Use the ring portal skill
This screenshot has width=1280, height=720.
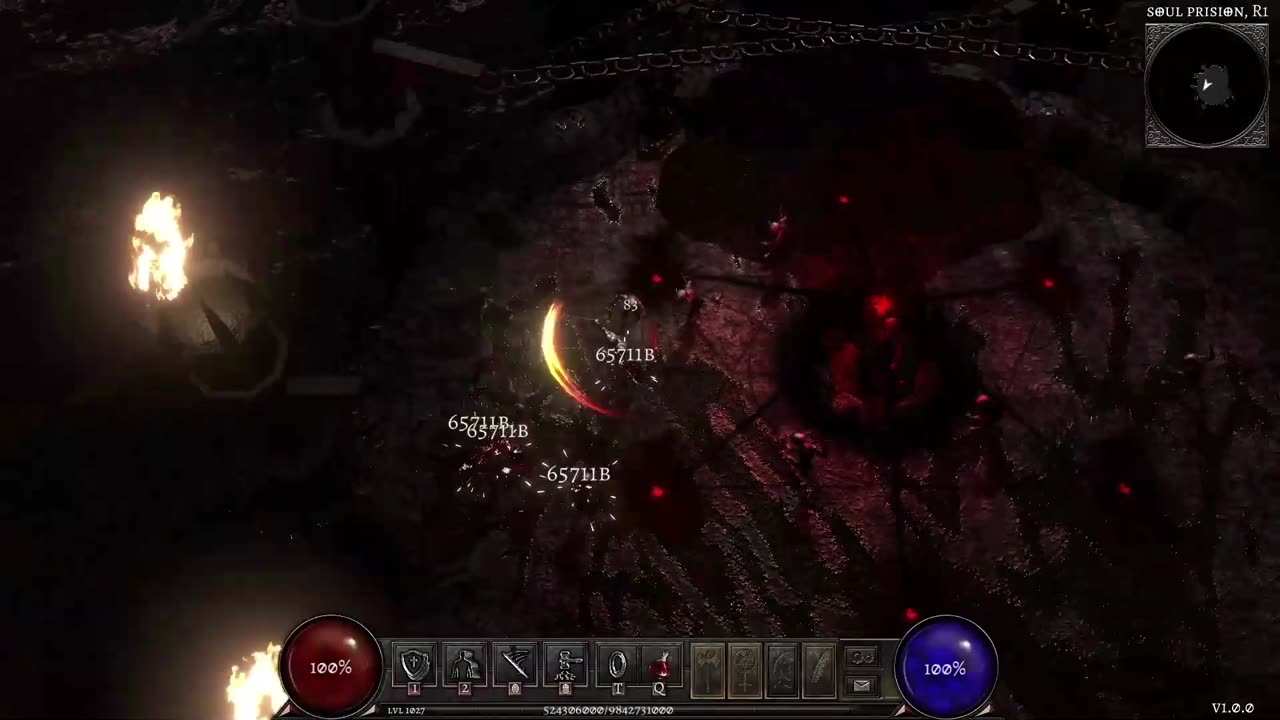click(x=617, y=665)
